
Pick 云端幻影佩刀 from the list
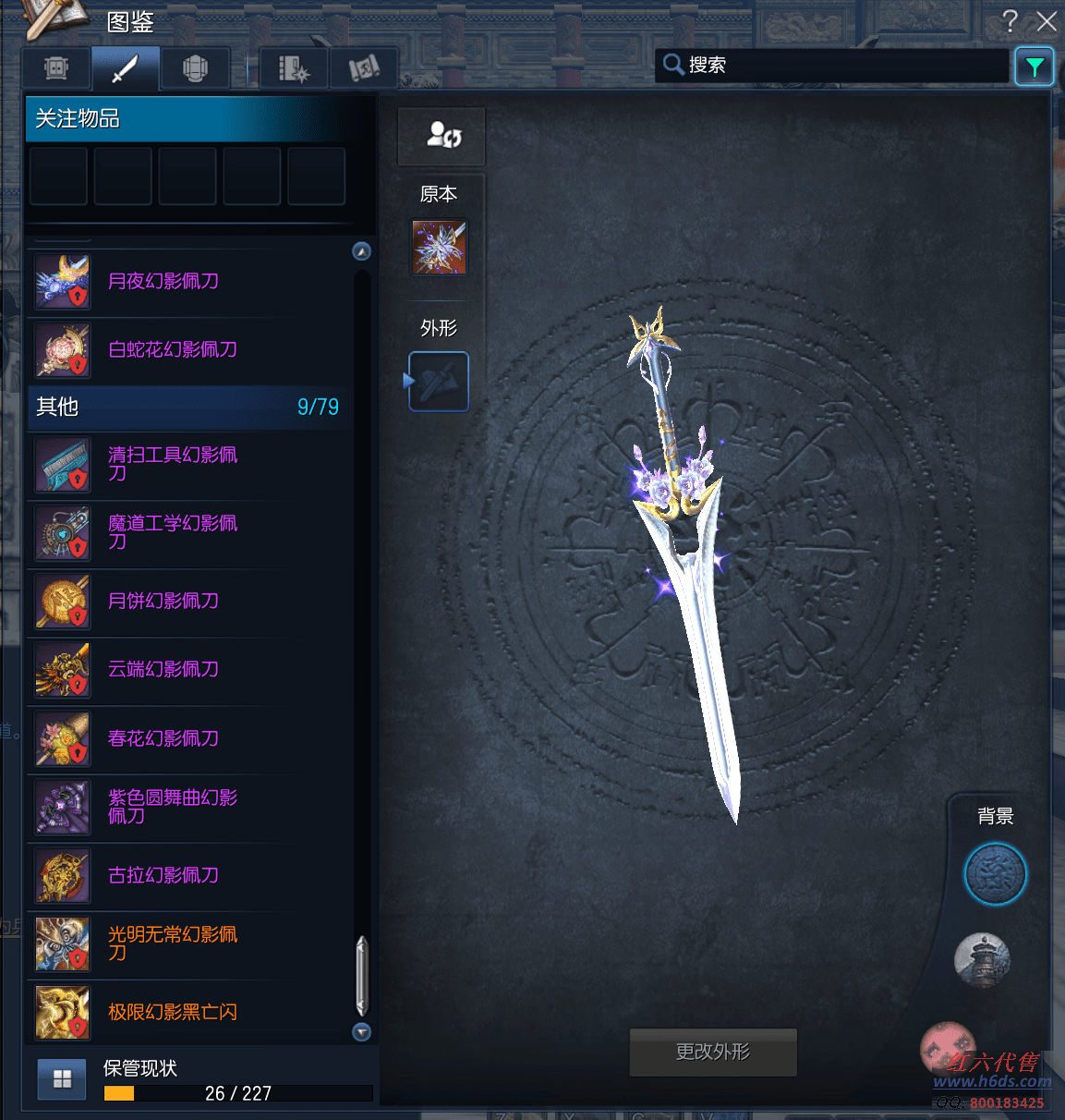coord(163,670)
